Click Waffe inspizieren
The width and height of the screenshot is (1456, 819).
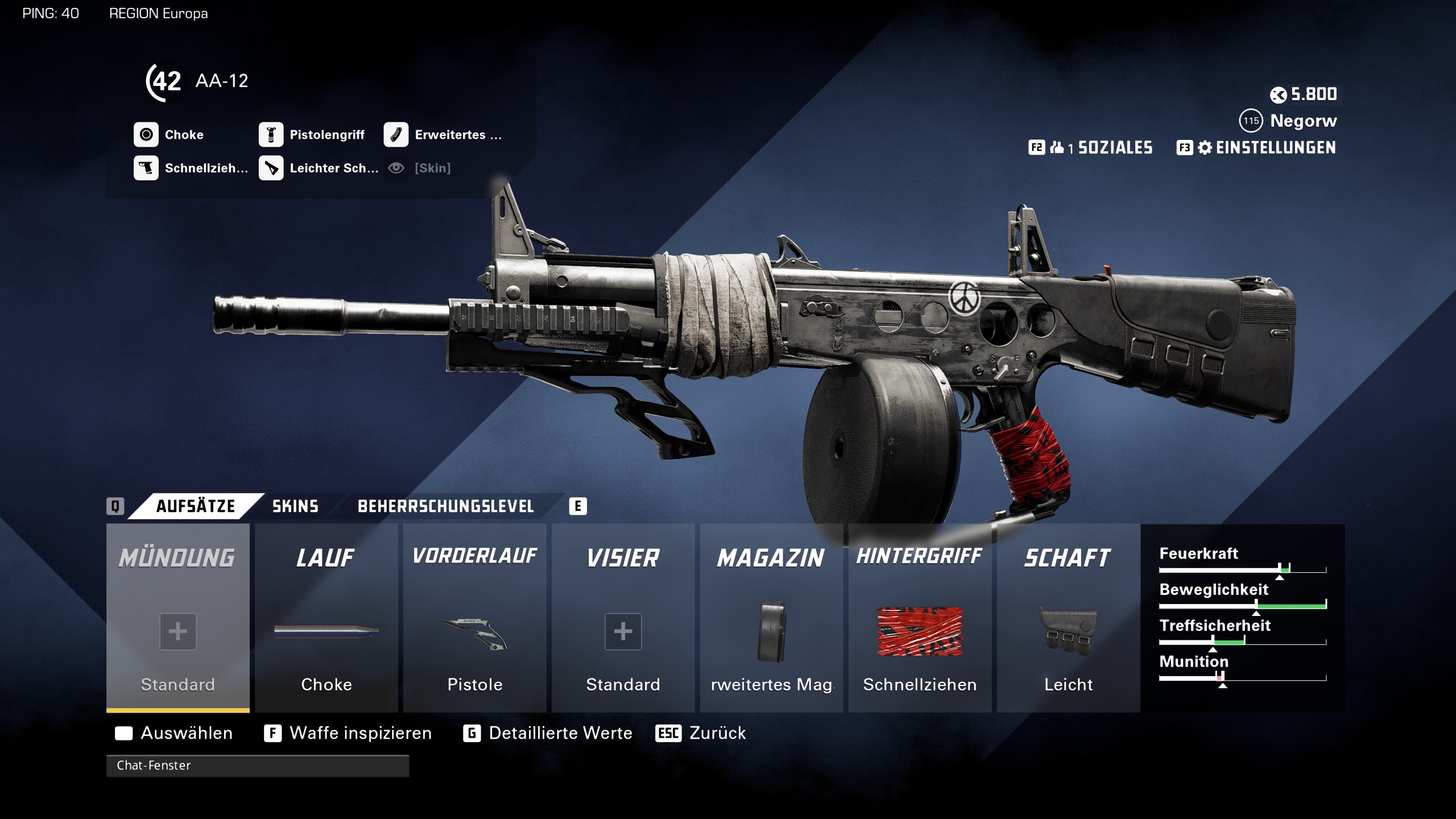(359, 733)
